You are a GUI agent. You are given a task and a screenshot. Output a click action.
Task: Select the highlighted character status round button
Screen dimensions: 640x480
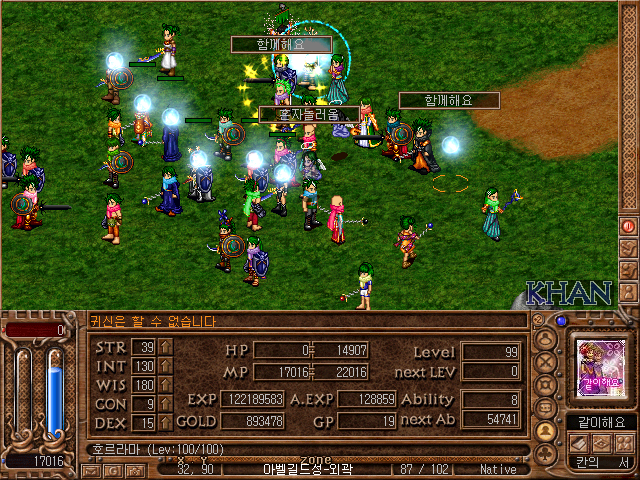[545, 431]
